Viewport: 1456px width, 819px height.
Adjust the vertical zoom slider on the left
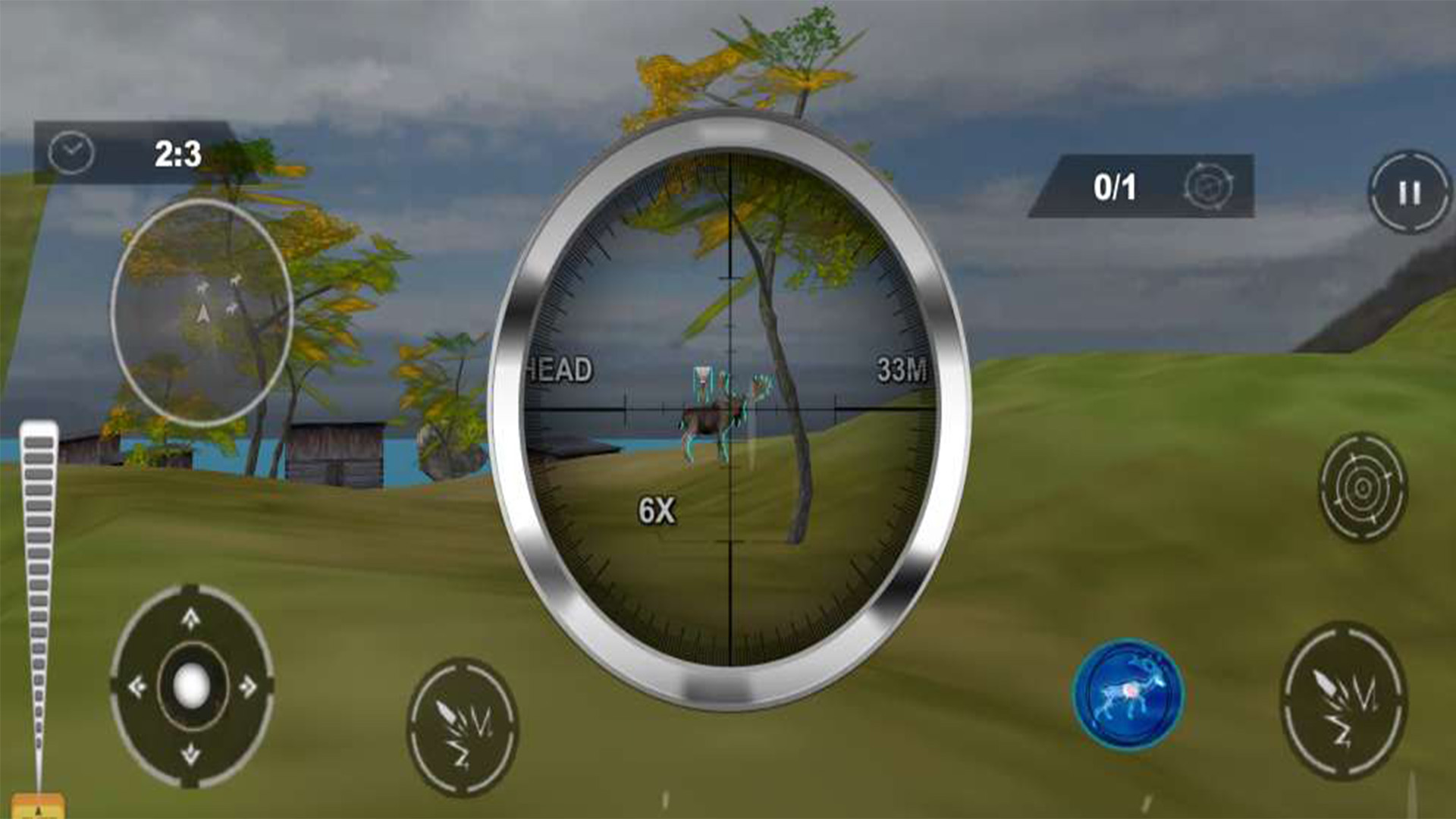point(36,607)
